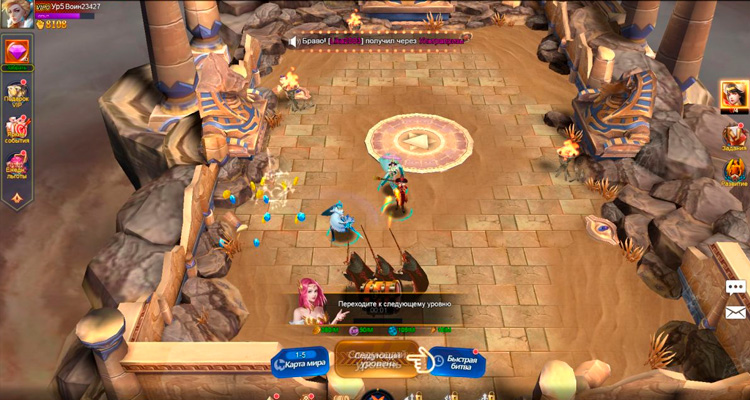Open the events menu with target icon
The height and width of the screenshot is (400, 750).
pos(17,129)
